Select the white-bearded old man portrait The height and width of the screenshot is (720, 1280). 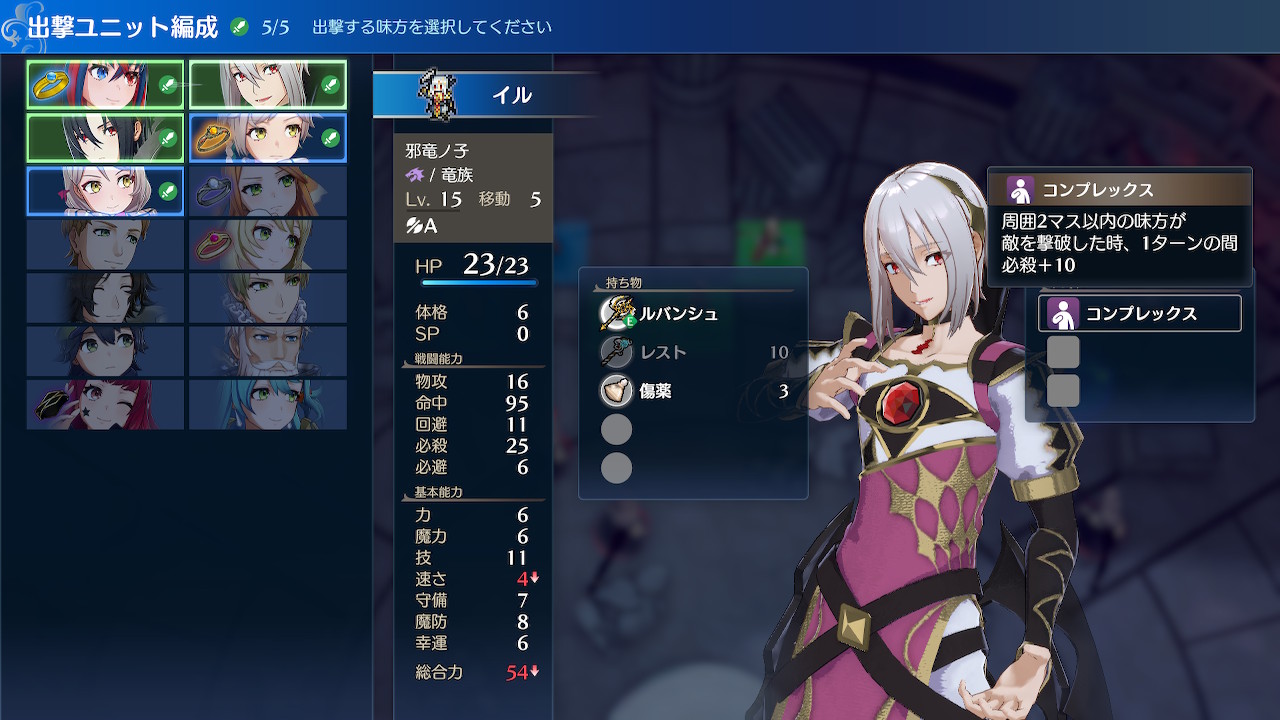click(267, 350)
